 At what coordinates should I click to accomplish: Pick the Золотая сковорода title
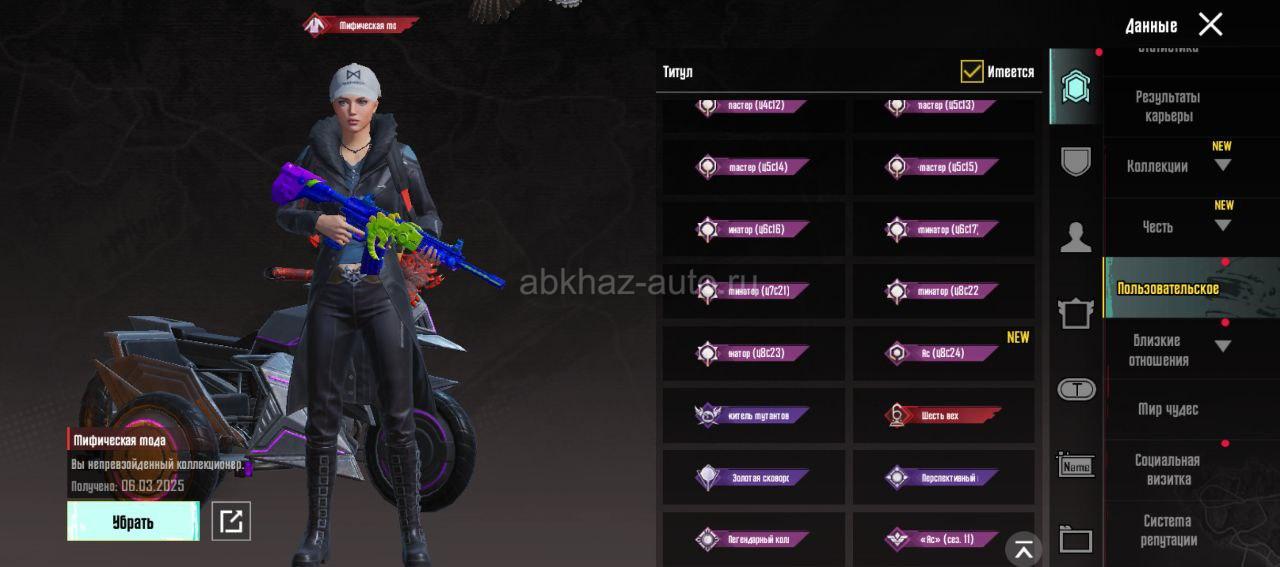[754, 477]
